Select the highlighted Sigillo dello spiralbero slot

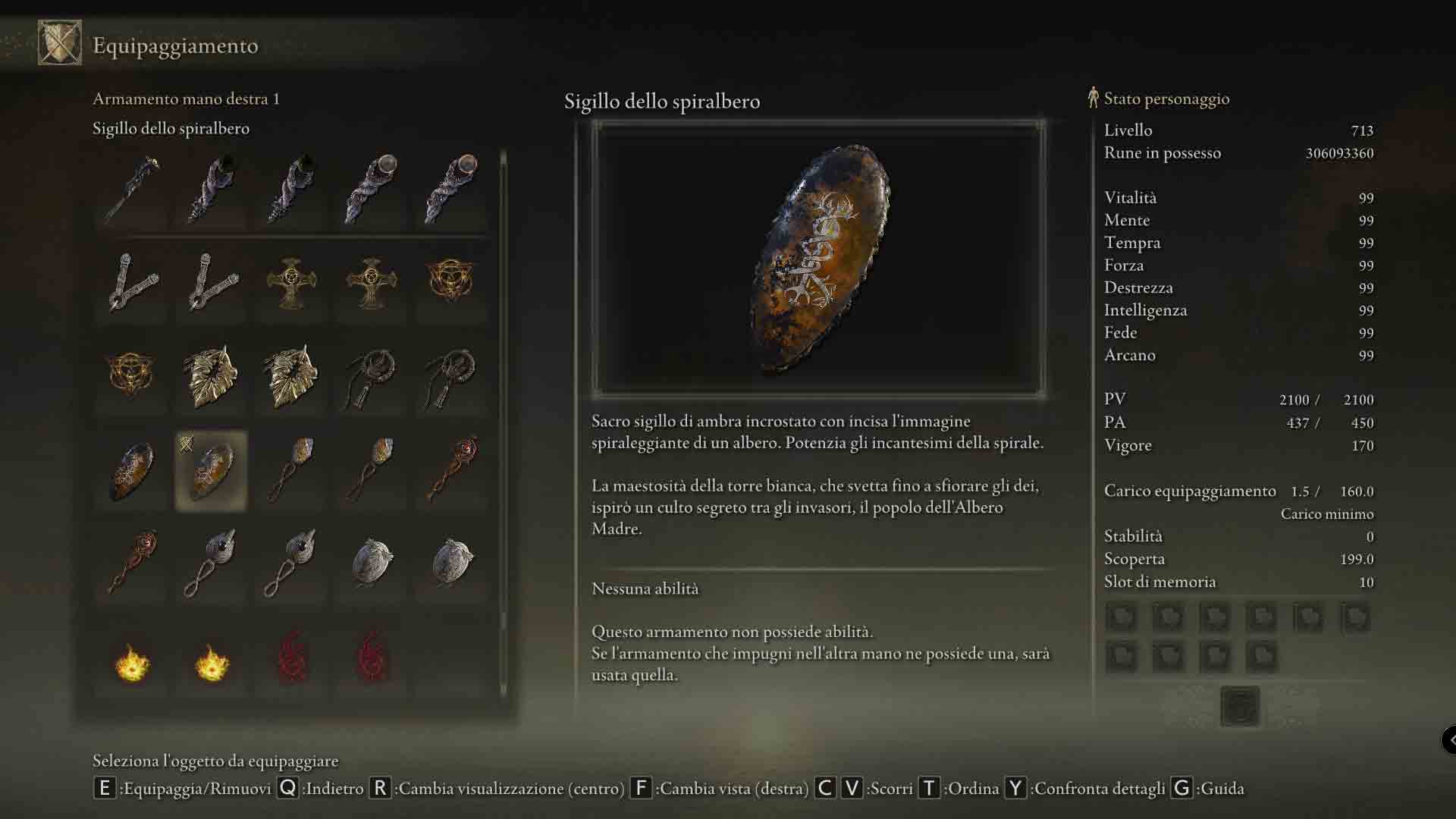click(211, 471)
